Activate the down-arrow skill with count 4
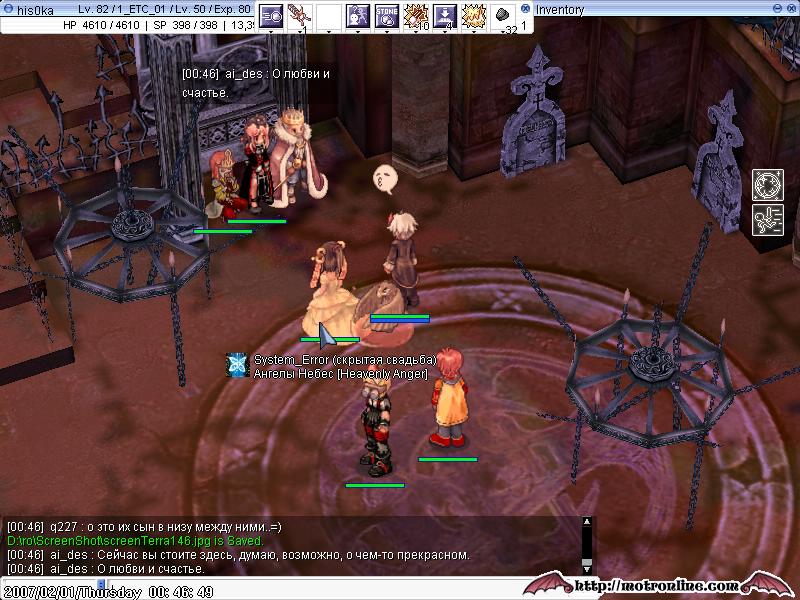 pyautogui.click(x=445, y=15)
